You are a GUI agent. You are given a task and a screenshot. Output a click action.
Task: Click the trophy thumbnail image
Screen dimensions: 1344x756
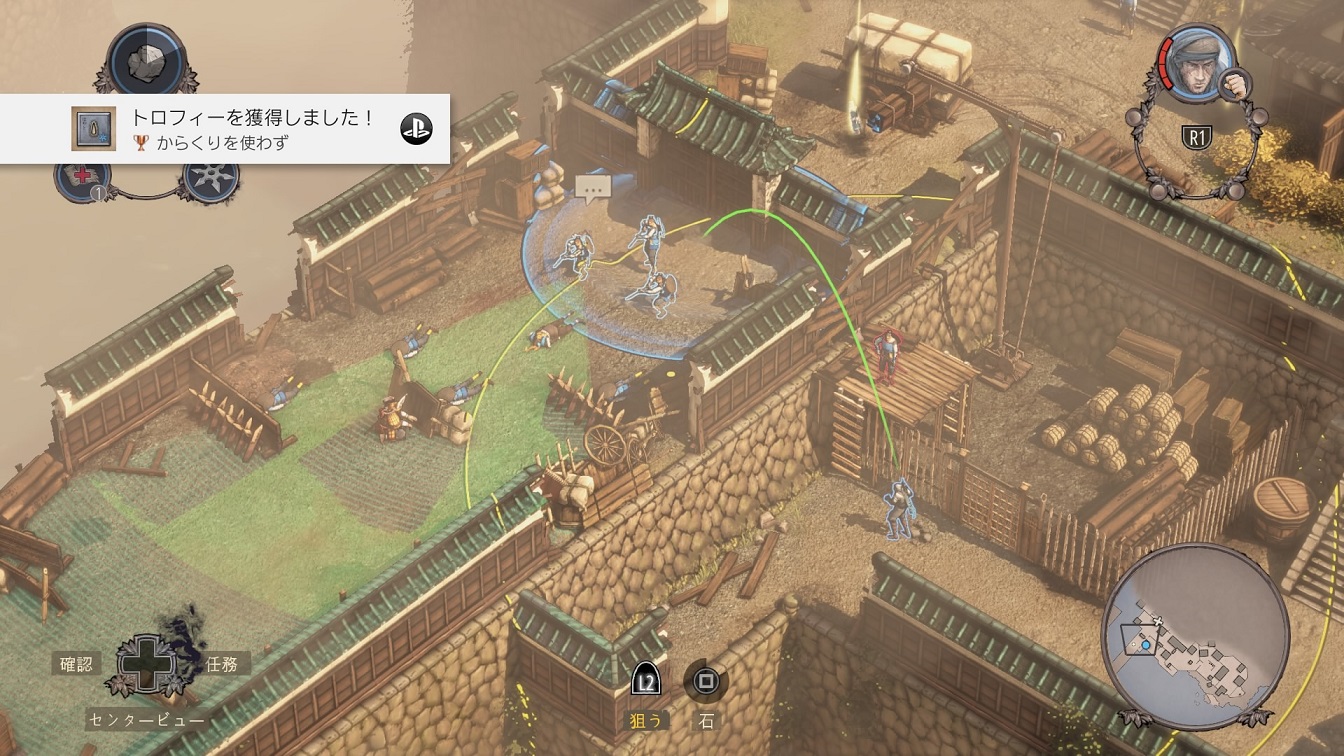[x=92, y=129]
